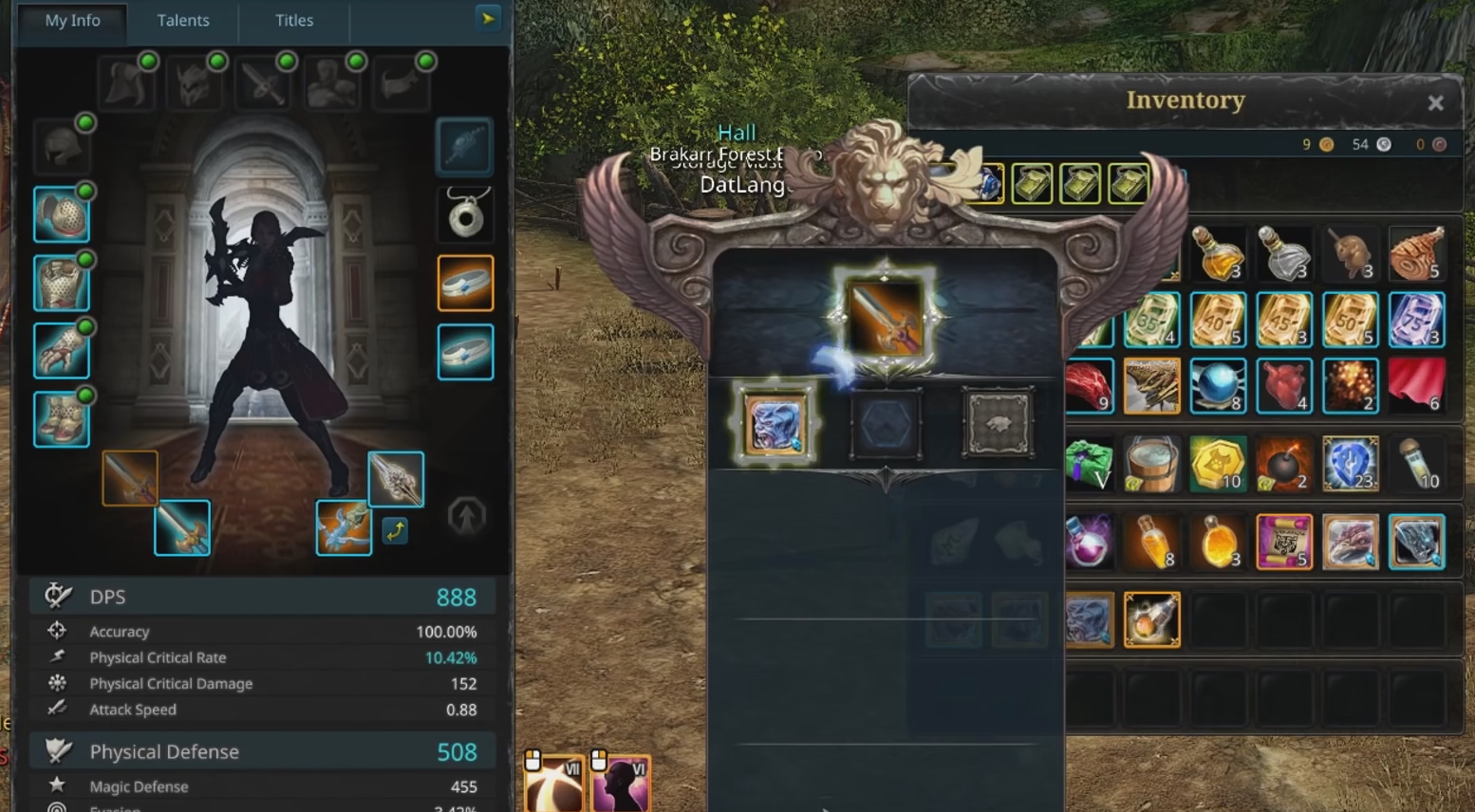Image resolution: width=1475 pixels, height=812 pixels.
Task: Select the black bomb item in inventory
Action: click(x=1283, y=464)
